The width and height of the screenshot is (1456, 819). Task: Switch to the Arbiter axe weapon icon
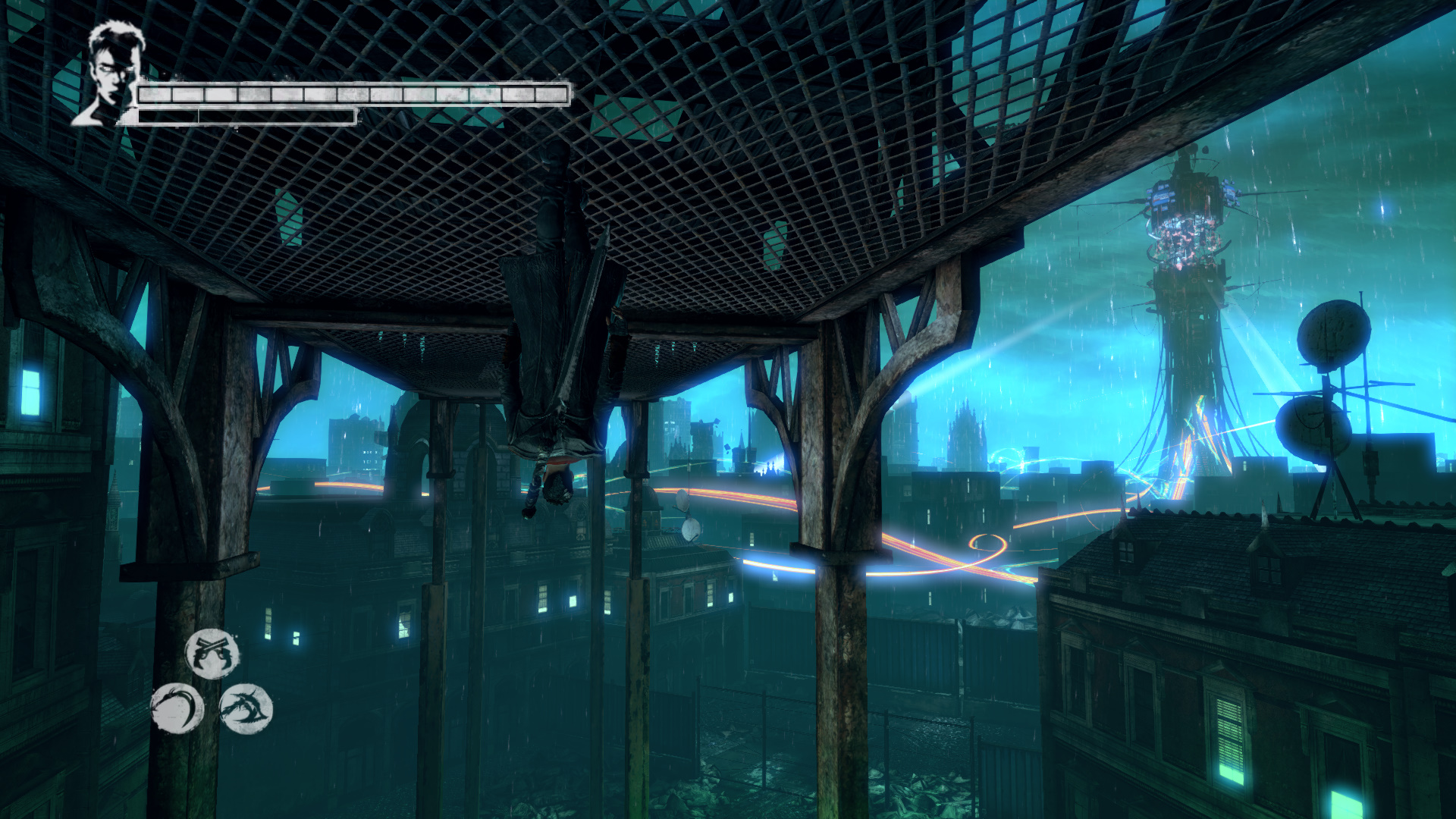coord(246,709)
